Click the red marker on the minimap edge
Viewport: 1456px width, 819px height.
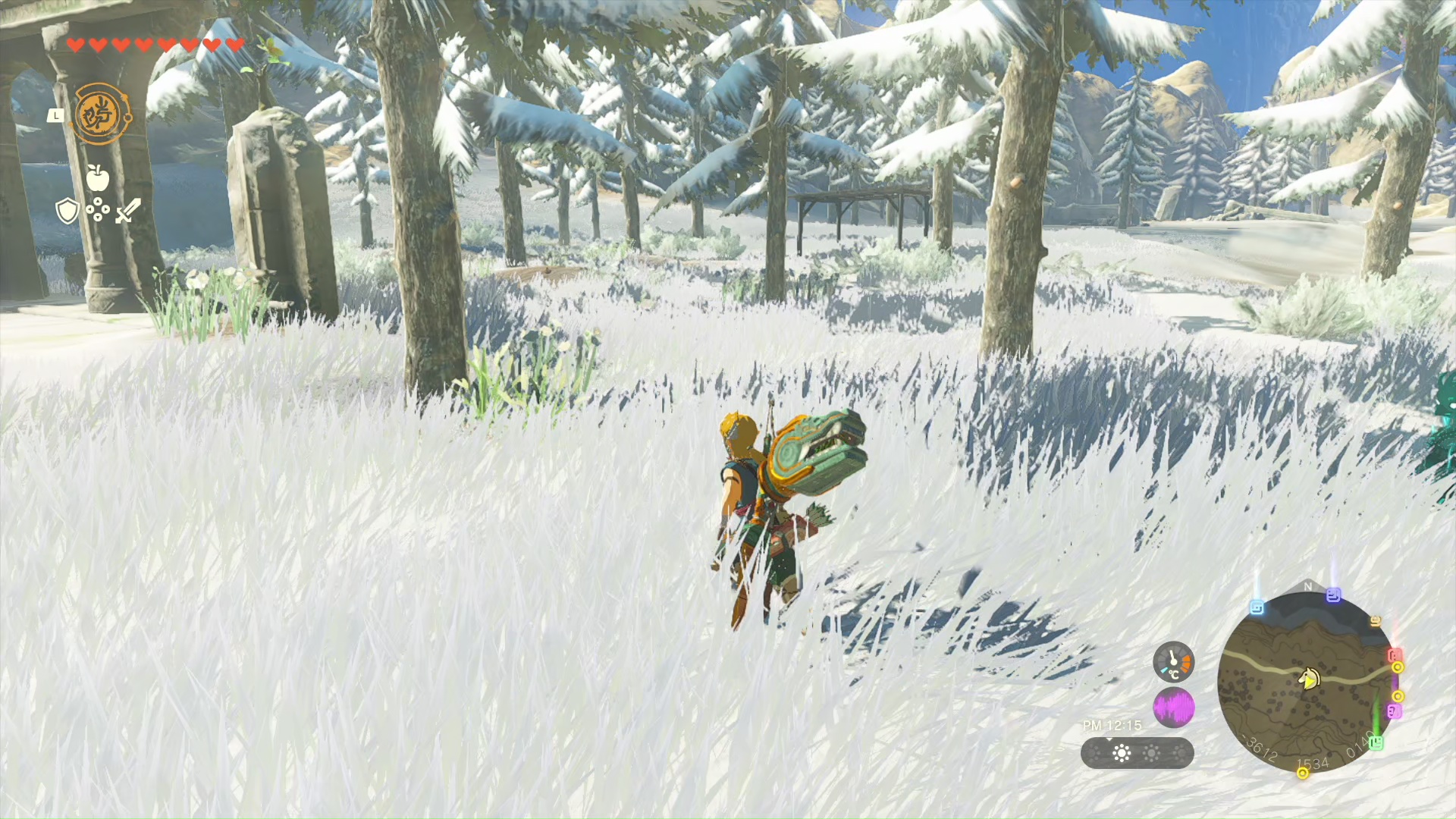click(1394, 654)
